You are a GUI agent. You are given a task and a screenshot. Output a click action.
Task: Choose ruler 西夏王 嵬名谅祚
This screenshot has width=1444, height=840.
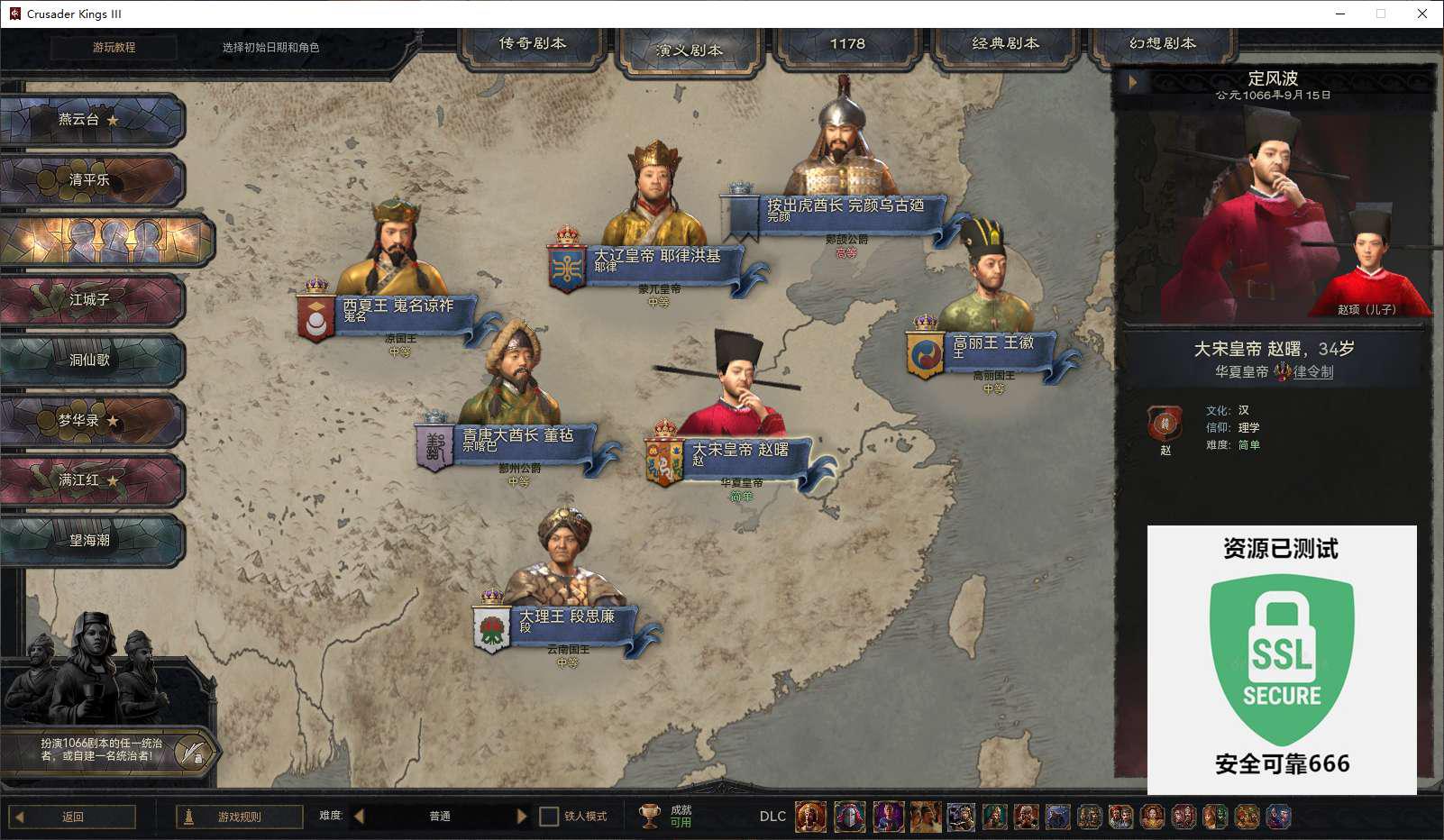click(x=398, y=307)
